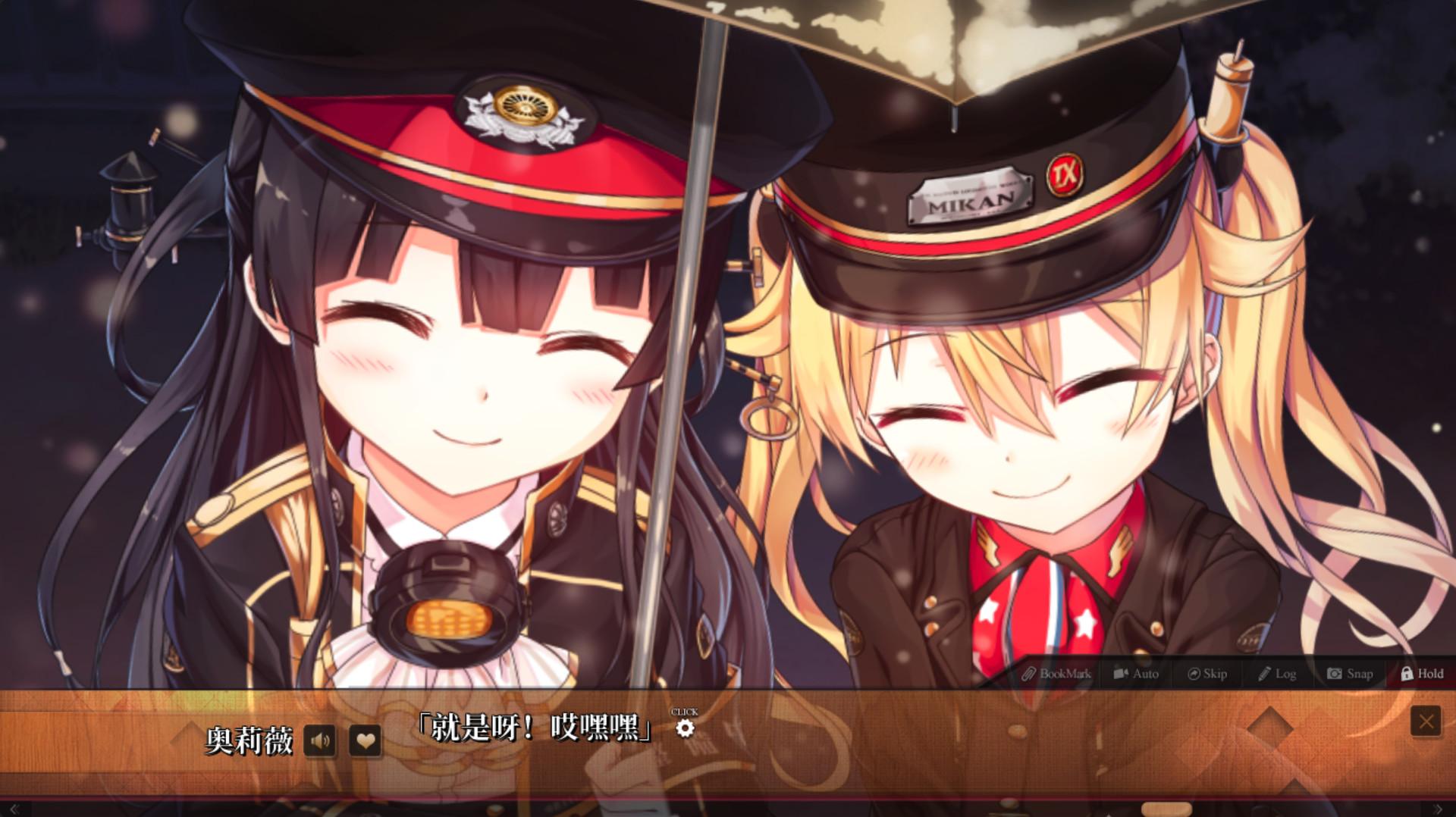The width and height of the screenshot is (1456, 817).
Task: Toggle the heart favorite icon for this line
Action: (x=365, y=741)
